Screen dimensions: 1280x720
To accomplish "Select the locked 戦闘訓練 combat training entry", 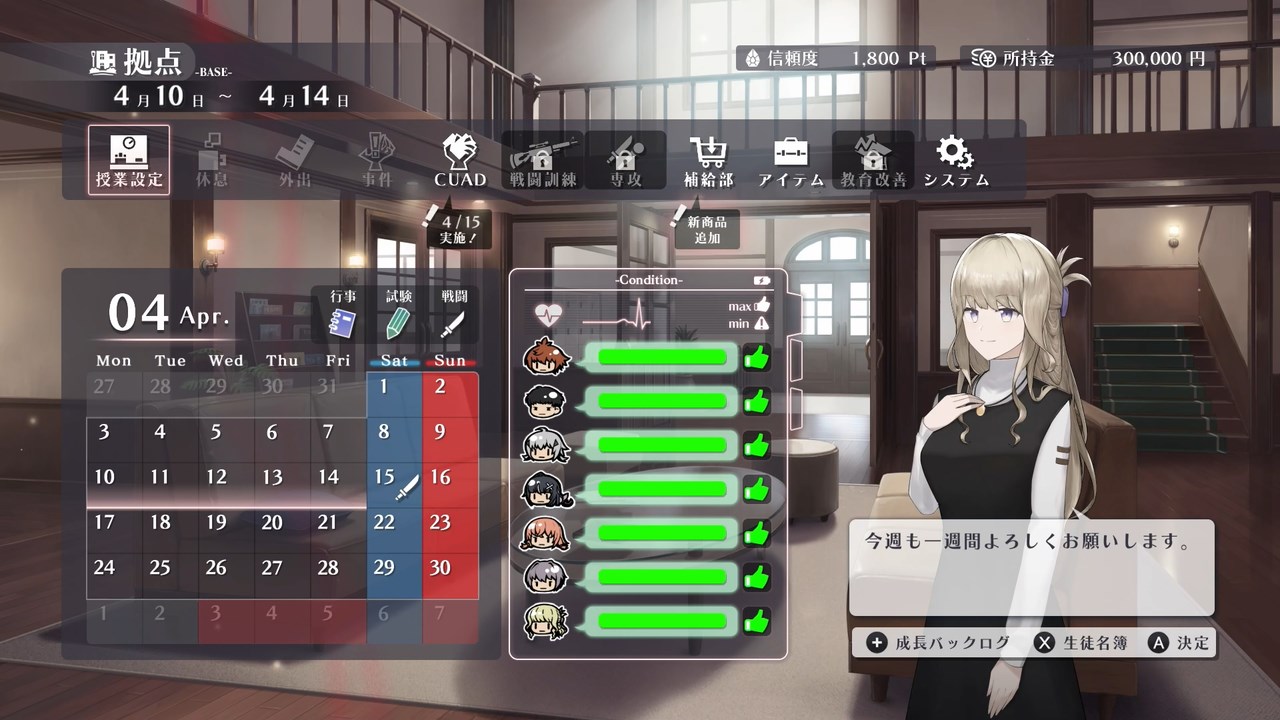I will 542,160.
